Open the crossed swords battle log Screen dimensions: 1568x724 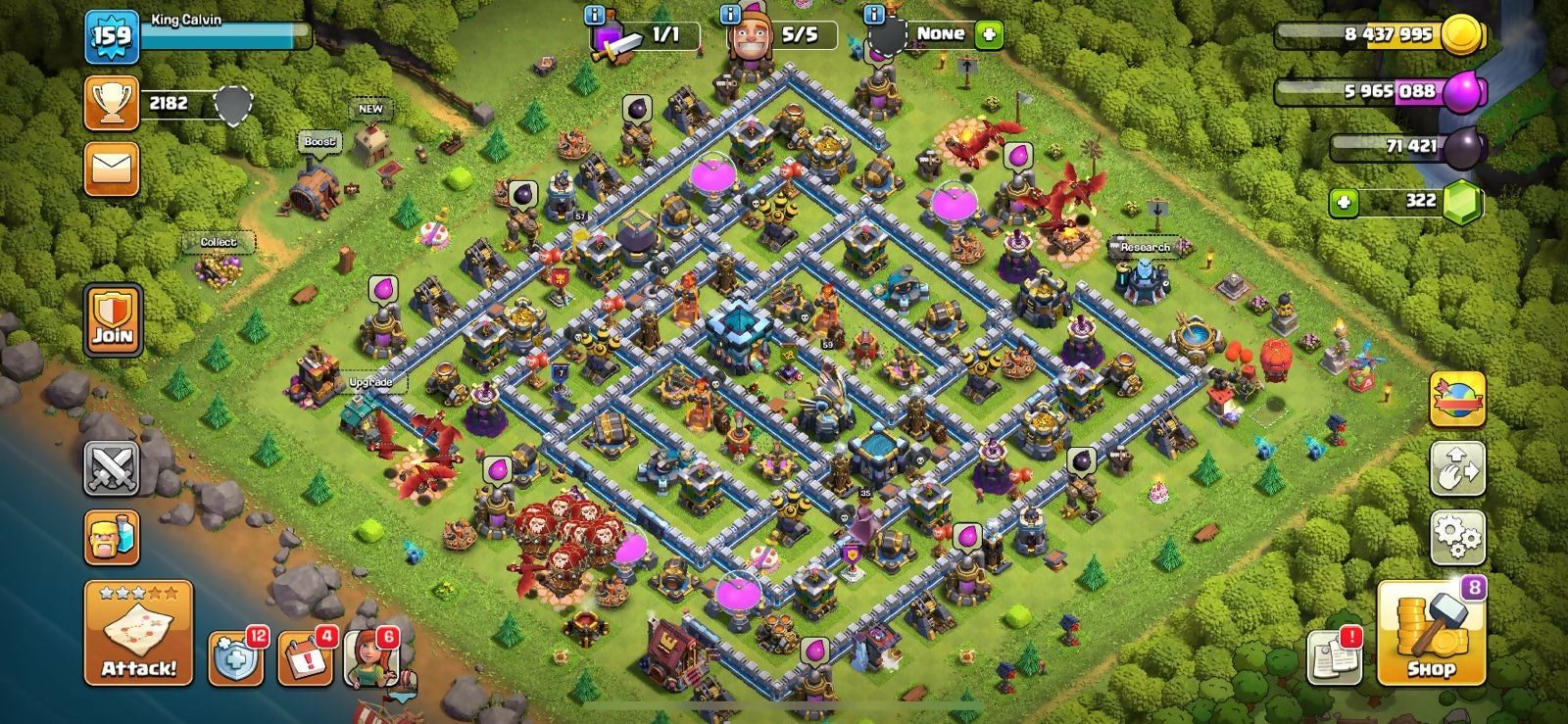112,469
